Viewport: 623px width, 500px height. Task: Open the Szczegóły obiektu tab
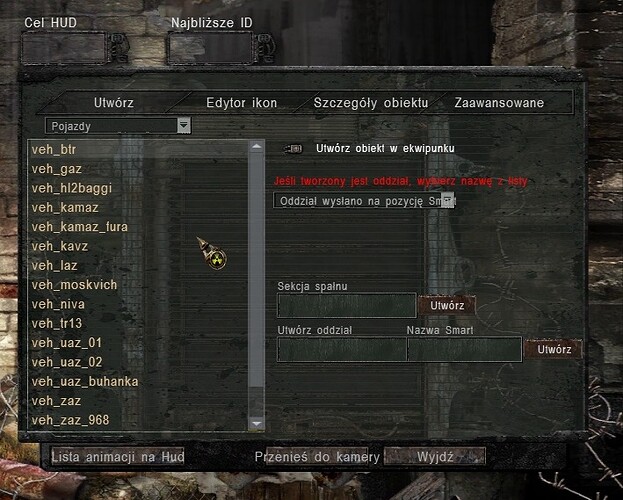pos(370,103)
